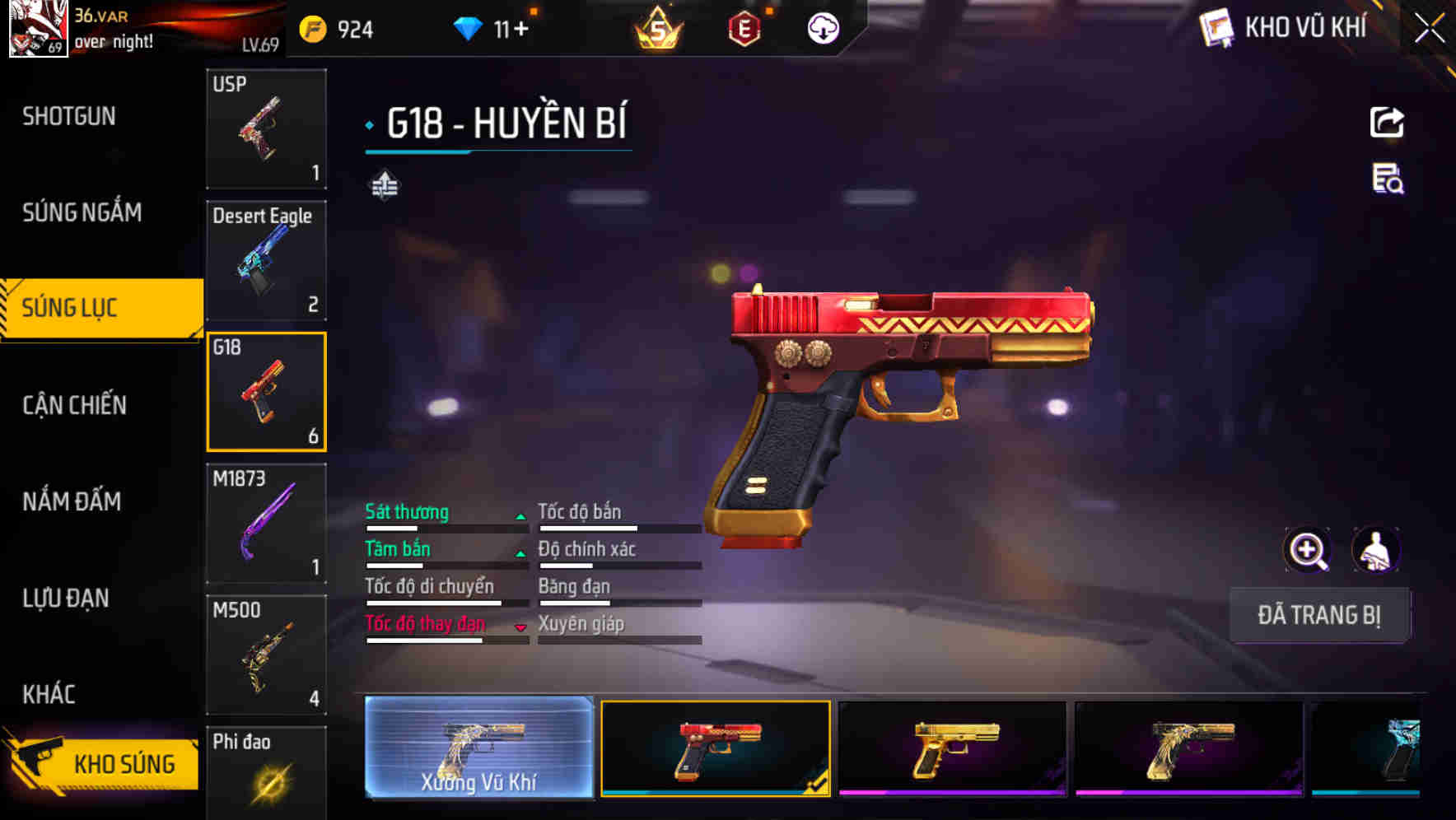Open Xưởng Vũ Khí weapon workshop
This screenshot has width=1456, height=820.
pyautogui.click(x=478, y=745)
